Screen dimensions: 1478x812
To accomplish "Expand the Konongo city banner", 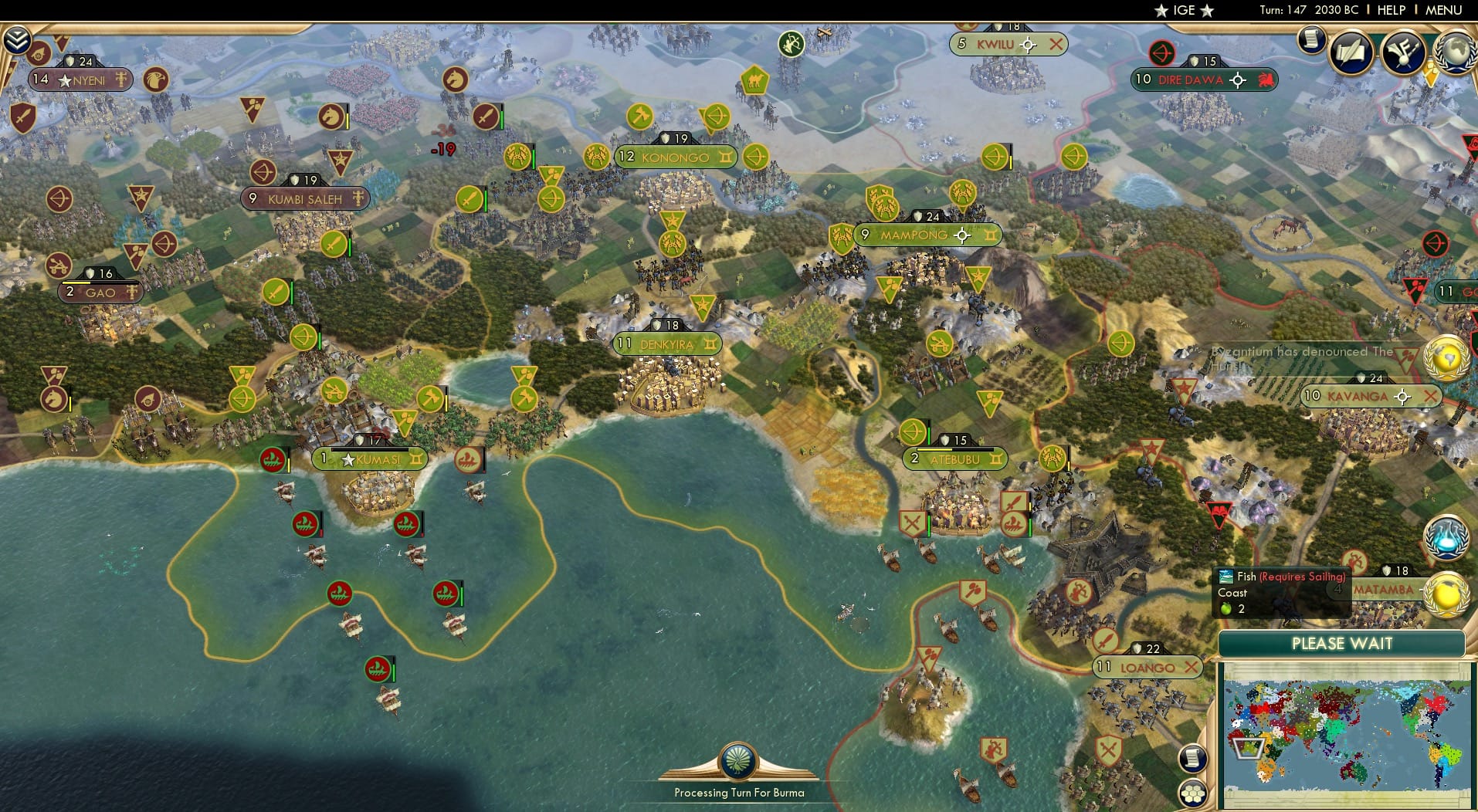I will tap(727, 157).
